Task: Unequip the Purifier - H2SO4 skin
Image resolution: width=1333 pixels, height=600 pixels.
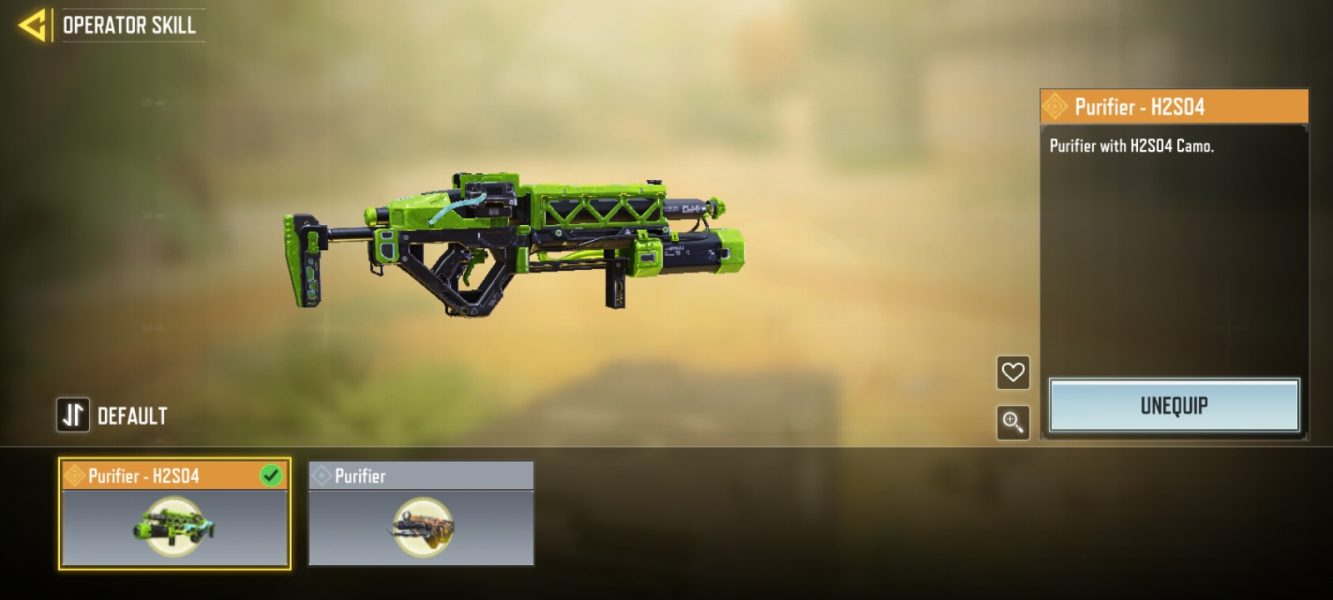Action: [x=1174, y=406]
